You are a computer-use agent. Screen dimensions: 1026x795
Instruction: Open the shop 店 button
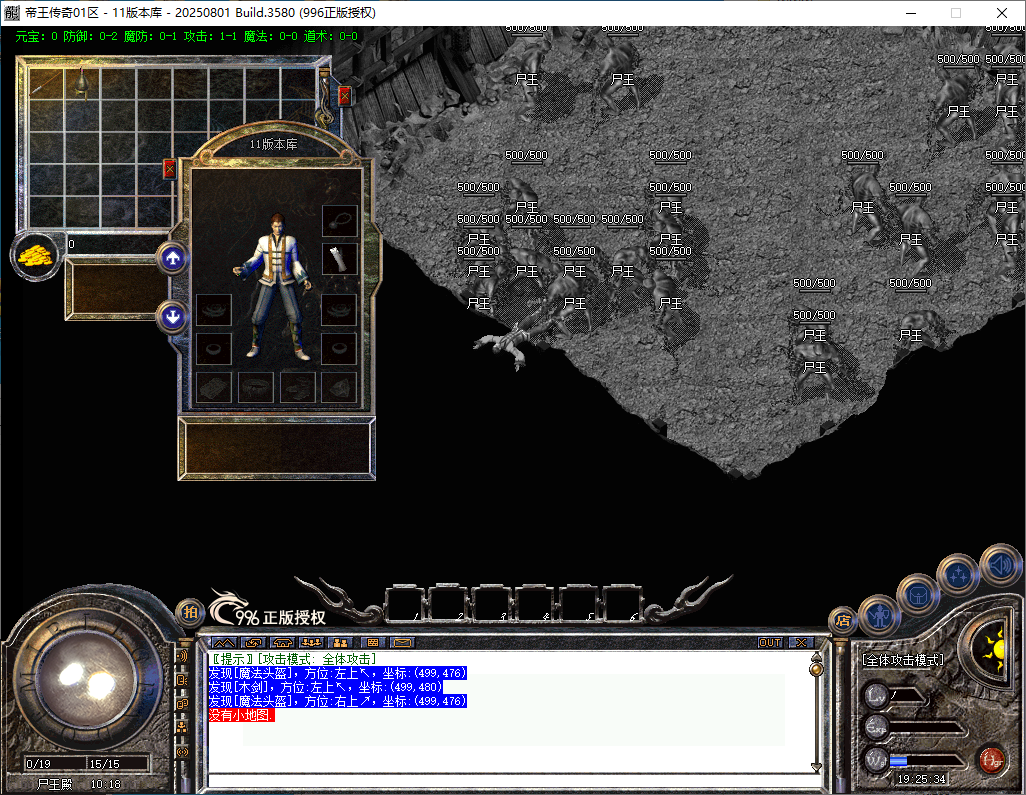point(843,621)
